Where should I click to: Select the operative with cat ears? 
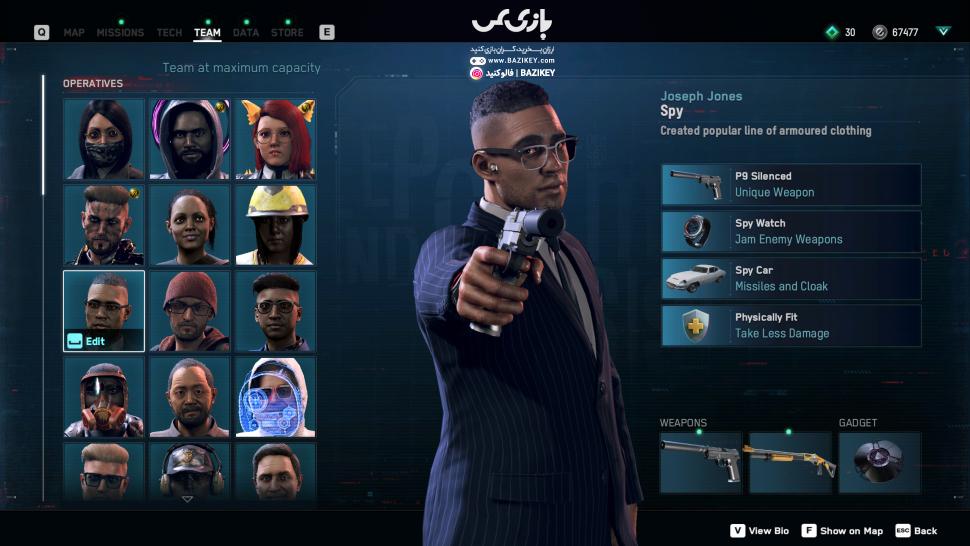[x=275, y=139]
